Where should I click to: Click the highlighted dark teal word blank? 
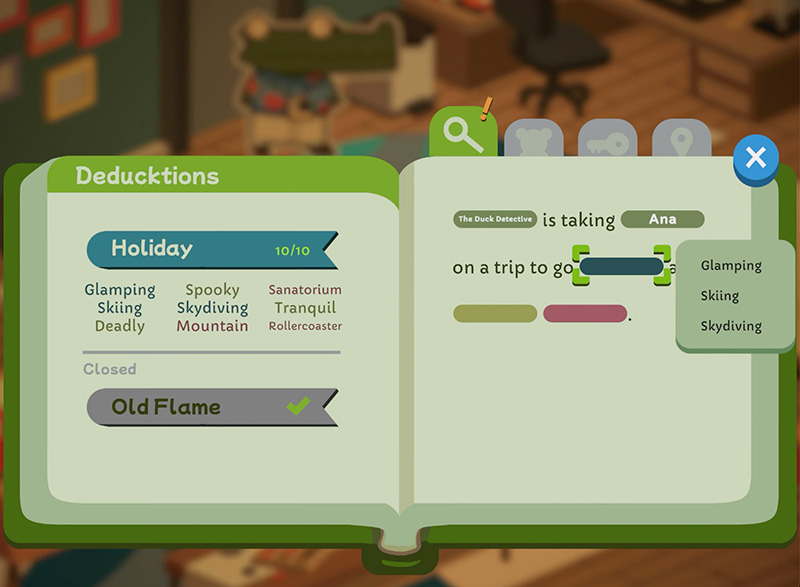tap(621, 267)
